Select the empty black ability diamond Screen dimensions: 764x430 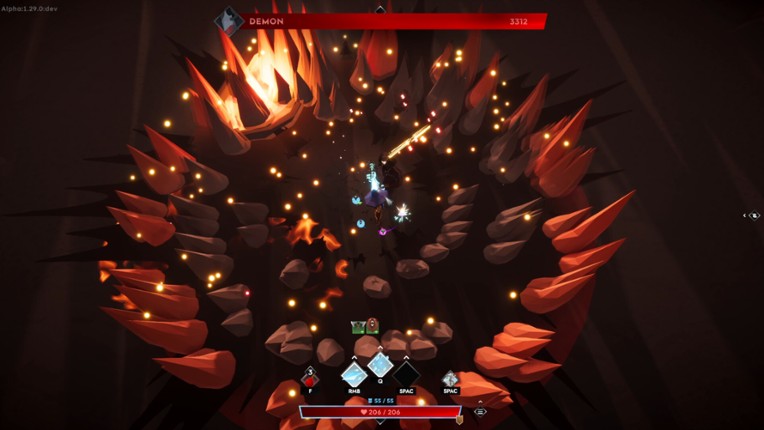click(406, 376)
